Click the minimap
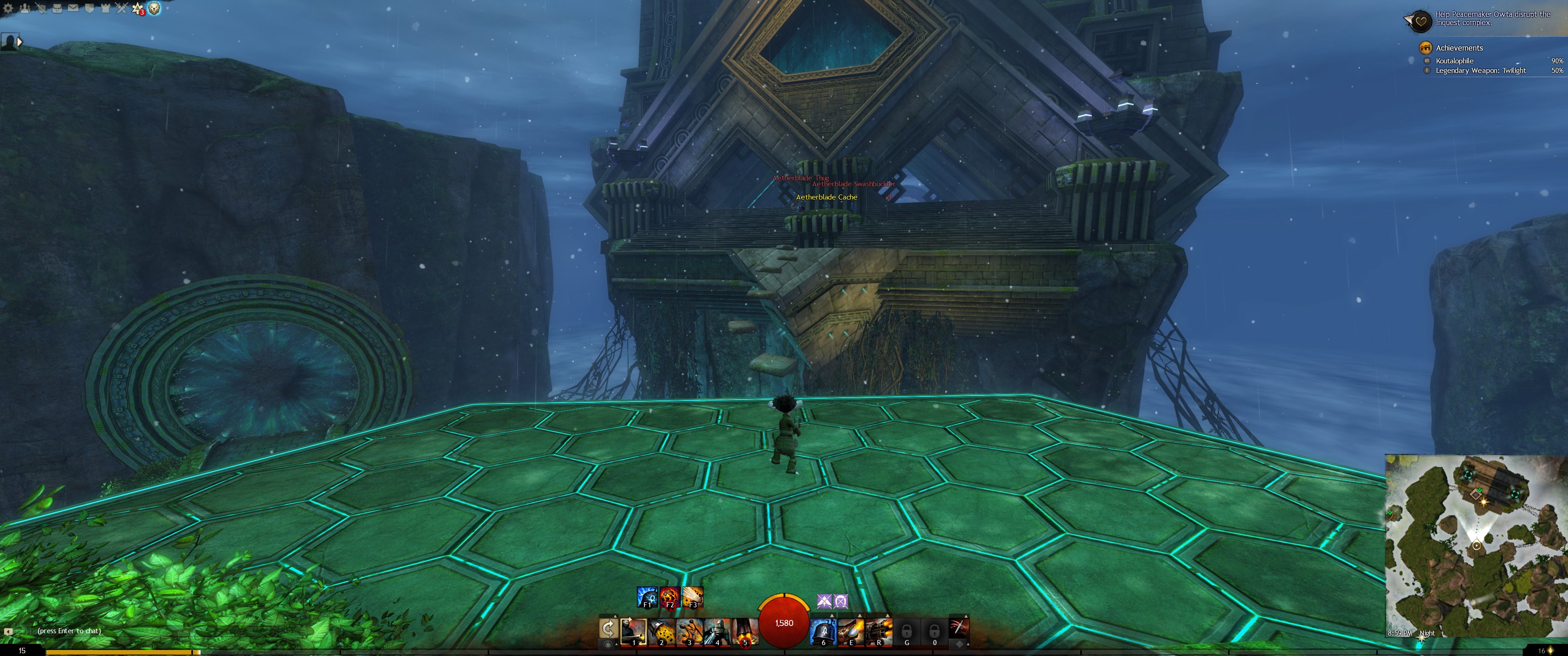Image resolution: width=1568 pixels, height=656 pixels. click(1475, 545)
